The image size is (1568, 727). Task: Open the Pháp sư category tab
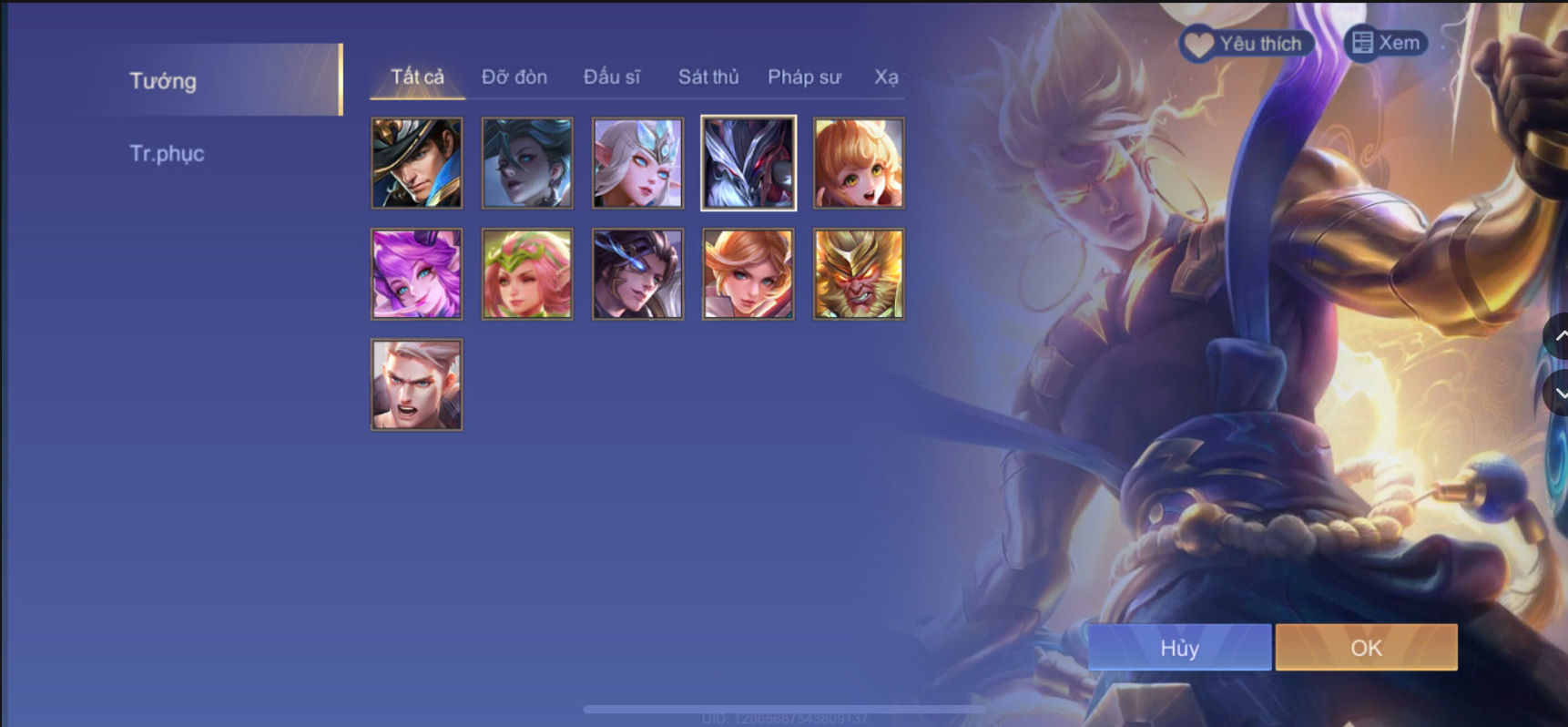[x=804, y=77]
